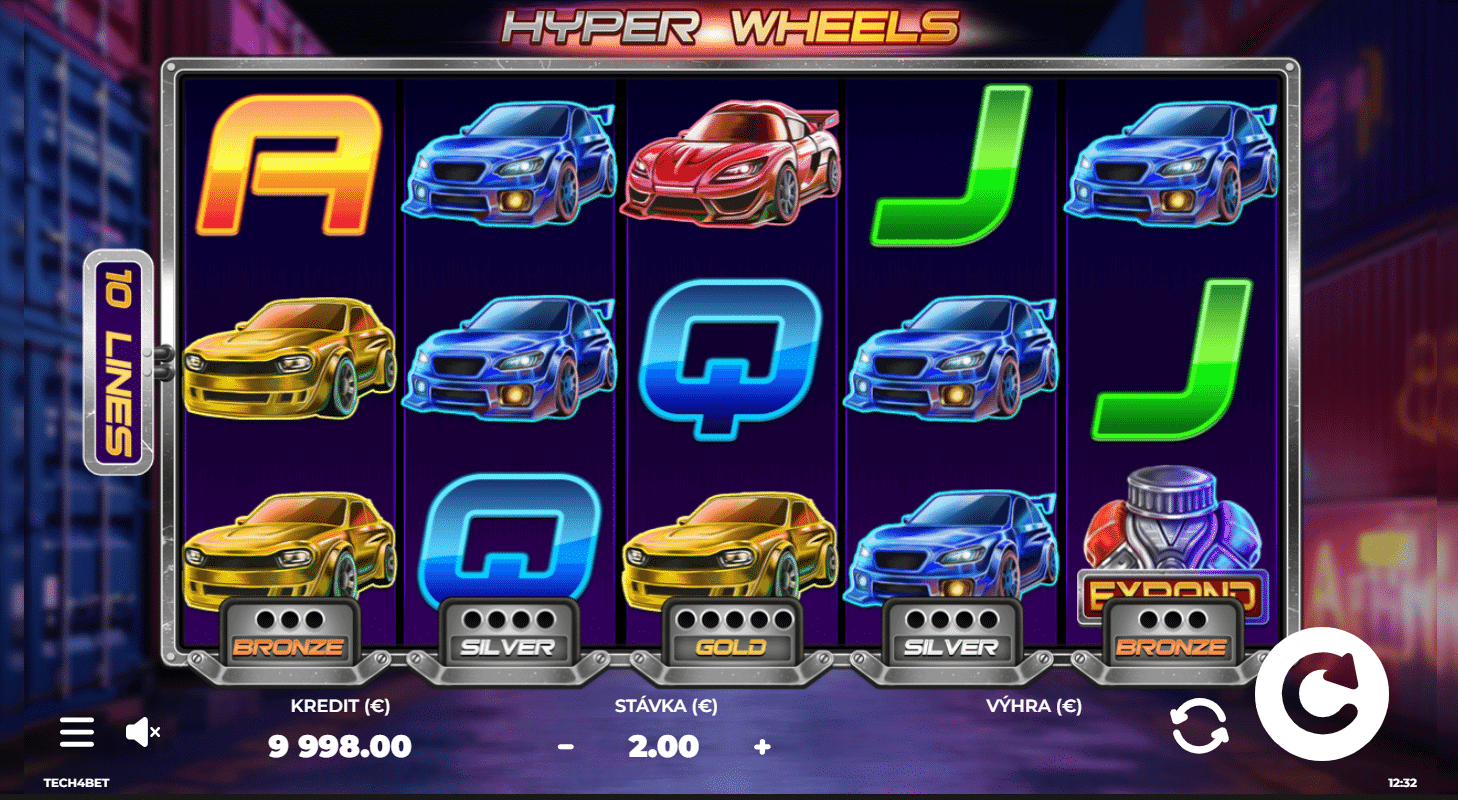The width and height of the screenshot is (1458, 800).
Task: Click the 10 Lines indicator
Action: click(x=119, y=361)
